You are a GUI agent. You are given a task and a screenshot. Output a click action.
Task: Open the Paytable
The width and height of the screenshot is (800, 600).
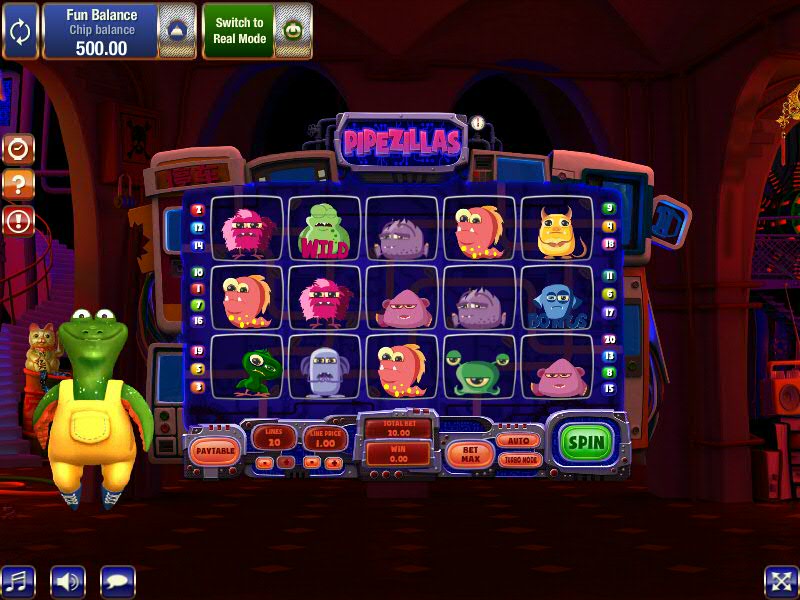(215, 451)
